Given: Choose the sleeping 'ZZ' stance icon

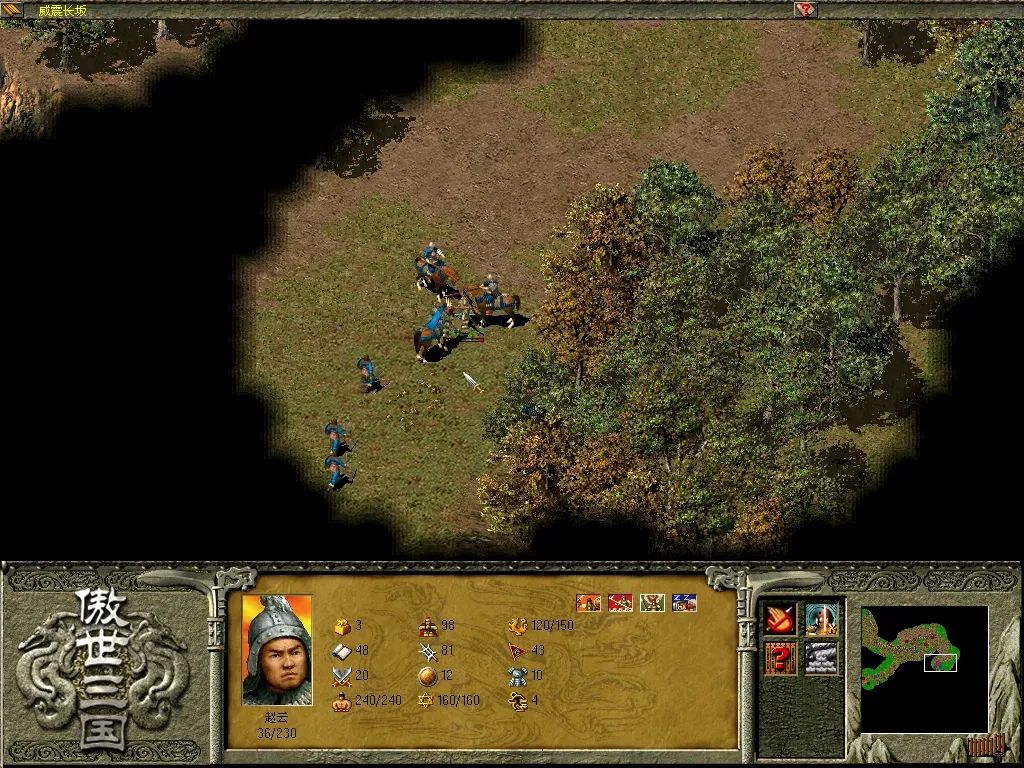Looking at the screenshot, I should coord(685,603).
